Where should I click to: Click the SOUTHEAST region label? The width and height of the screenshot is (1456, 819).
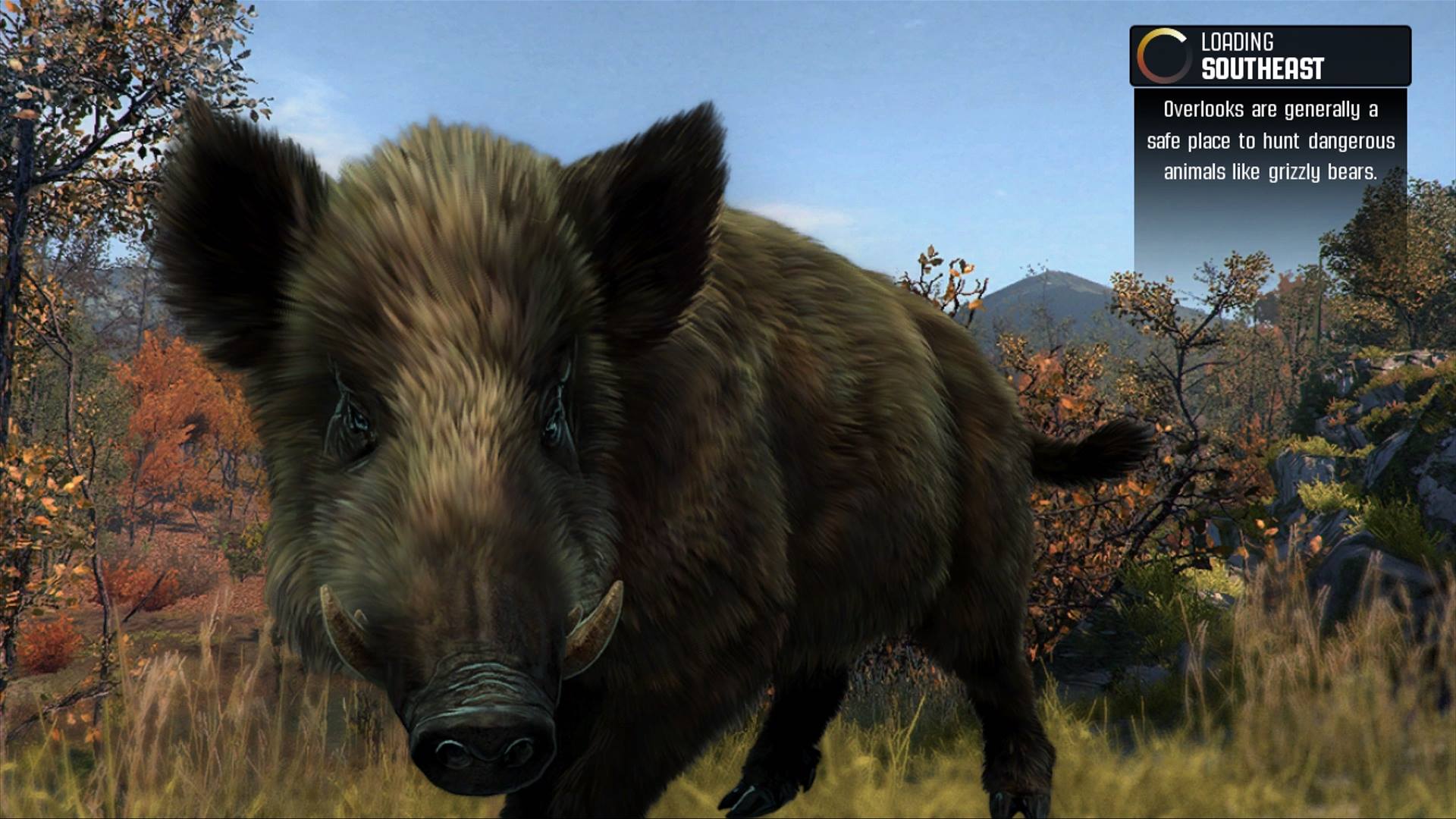(x=1262, y=68)
